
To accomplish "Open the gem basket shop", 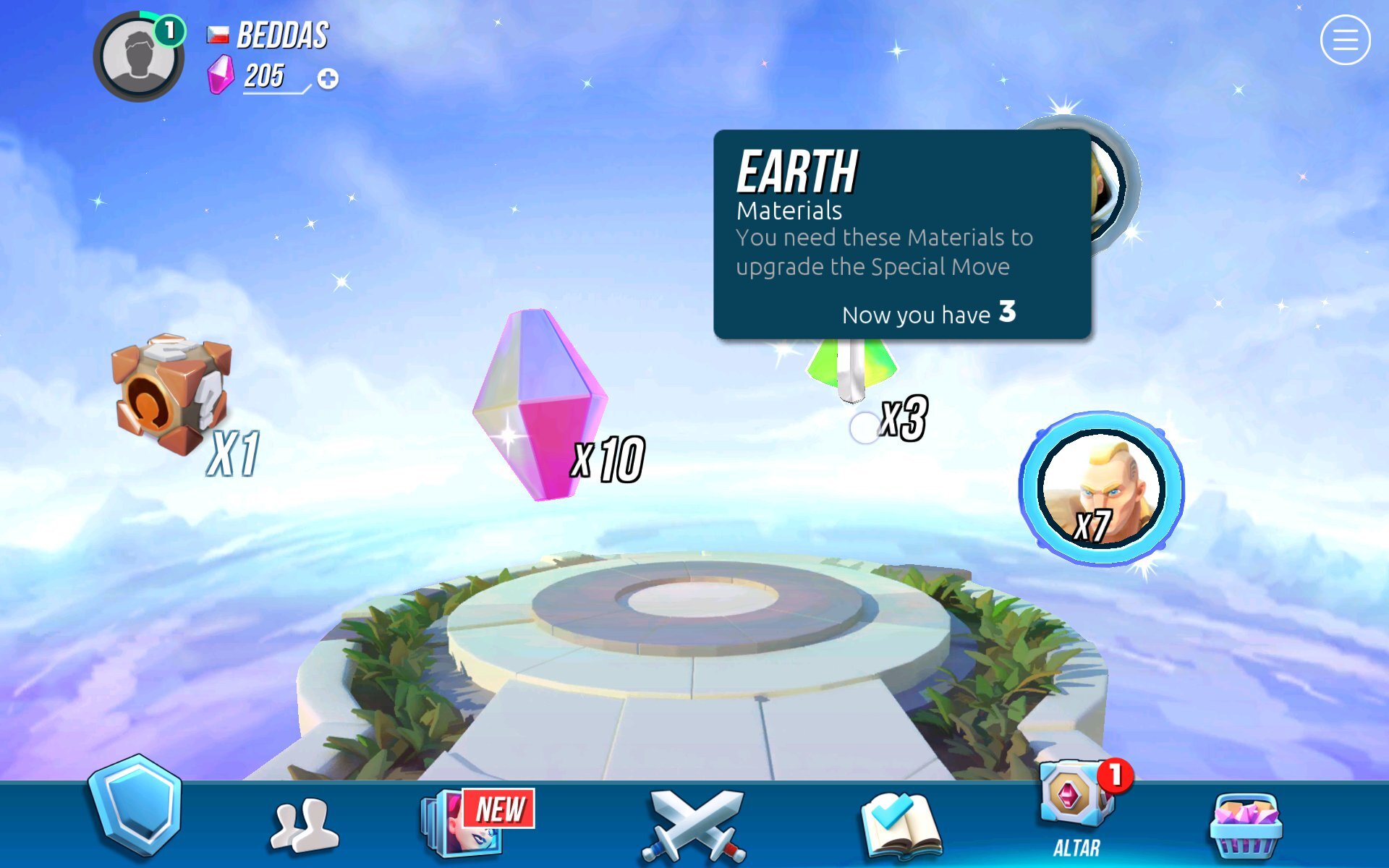I will pos(1244,825).
